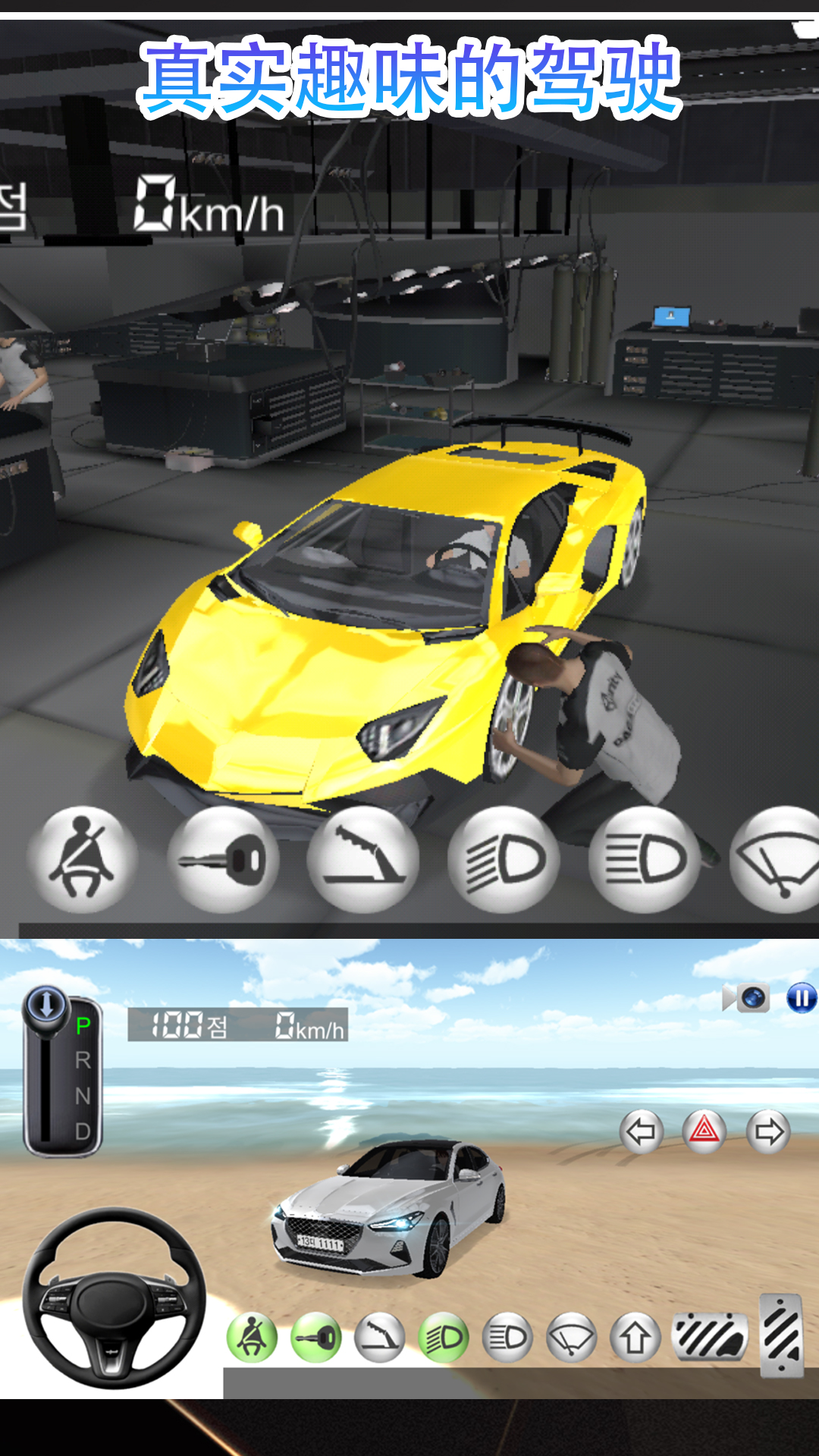Turn on the red hazard lights triangle

click(x=704, y=1132)
